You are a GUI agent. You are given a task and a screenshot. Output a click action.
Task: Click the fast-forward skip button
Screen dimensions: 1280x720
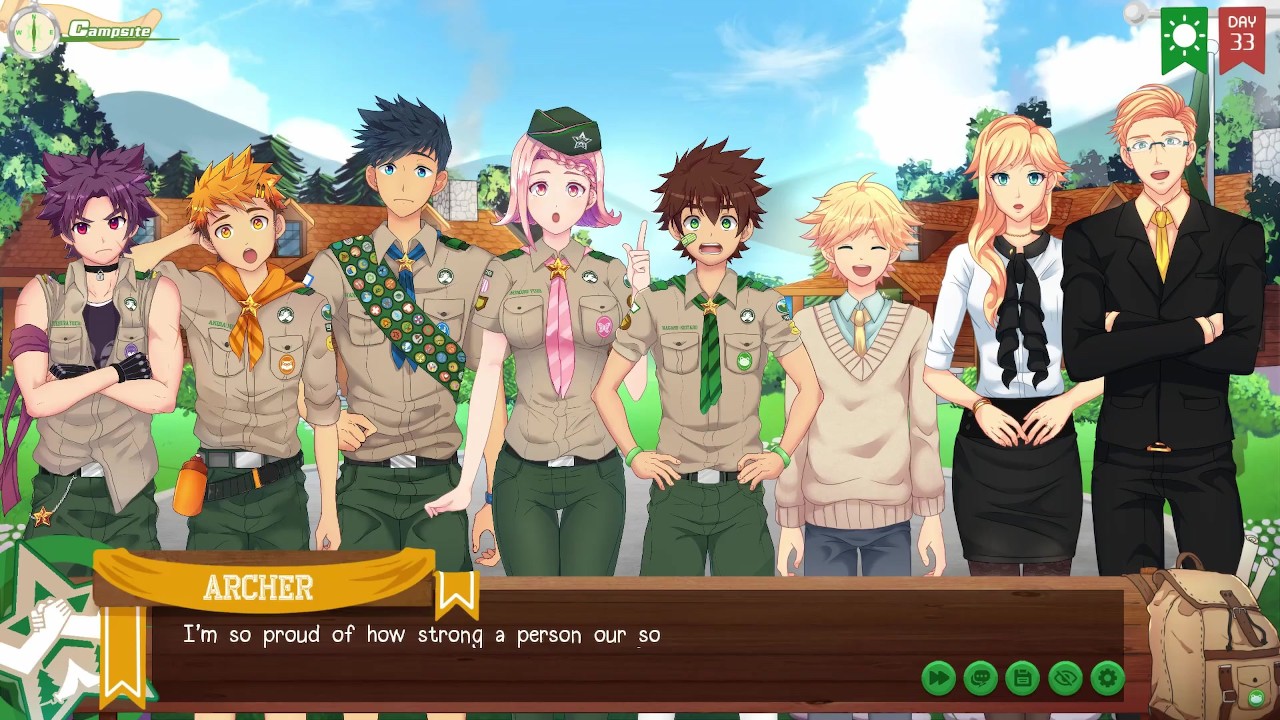(938, 678)
